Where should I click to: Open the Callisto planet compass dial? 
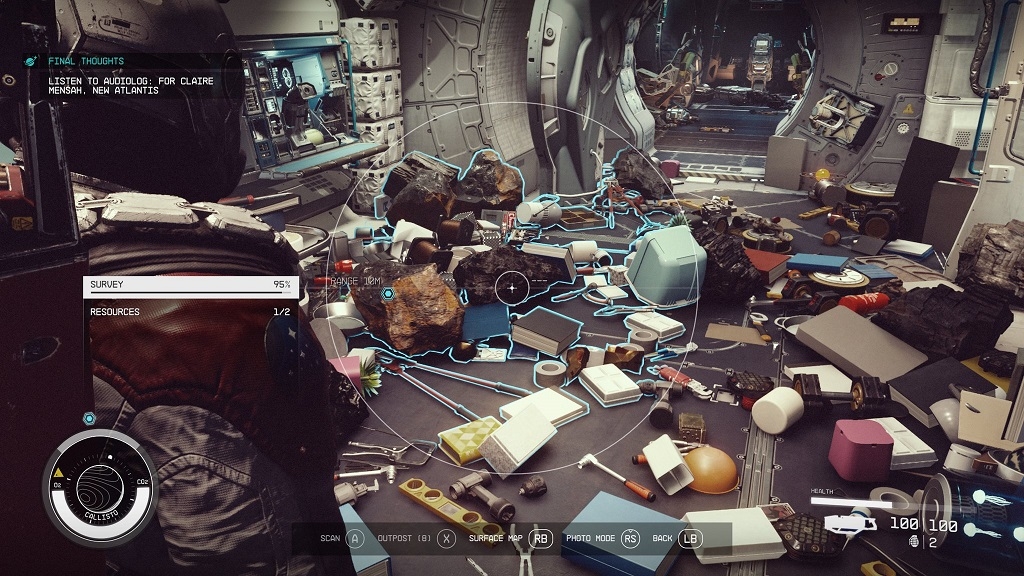[99, 487]
